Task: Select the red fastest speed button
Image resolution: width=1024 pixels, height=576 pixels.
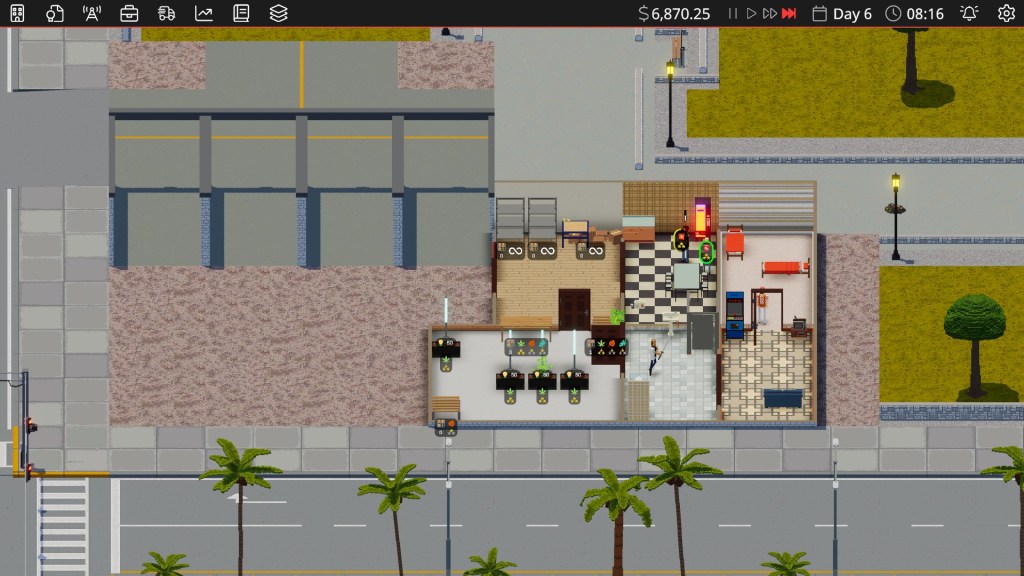Action: tap(789, 13)
